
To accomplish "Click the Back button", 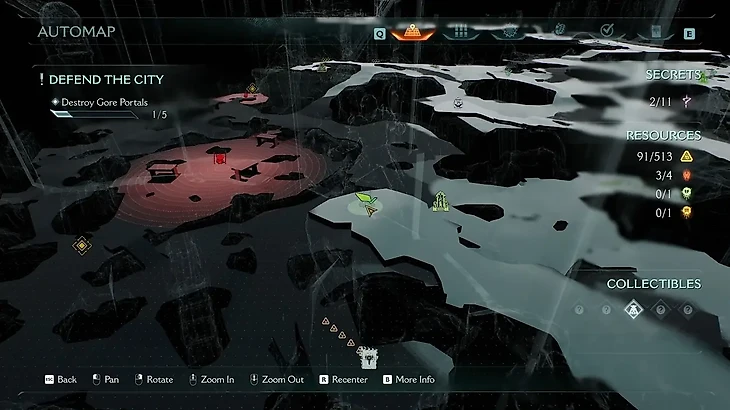I will (60, 380).
